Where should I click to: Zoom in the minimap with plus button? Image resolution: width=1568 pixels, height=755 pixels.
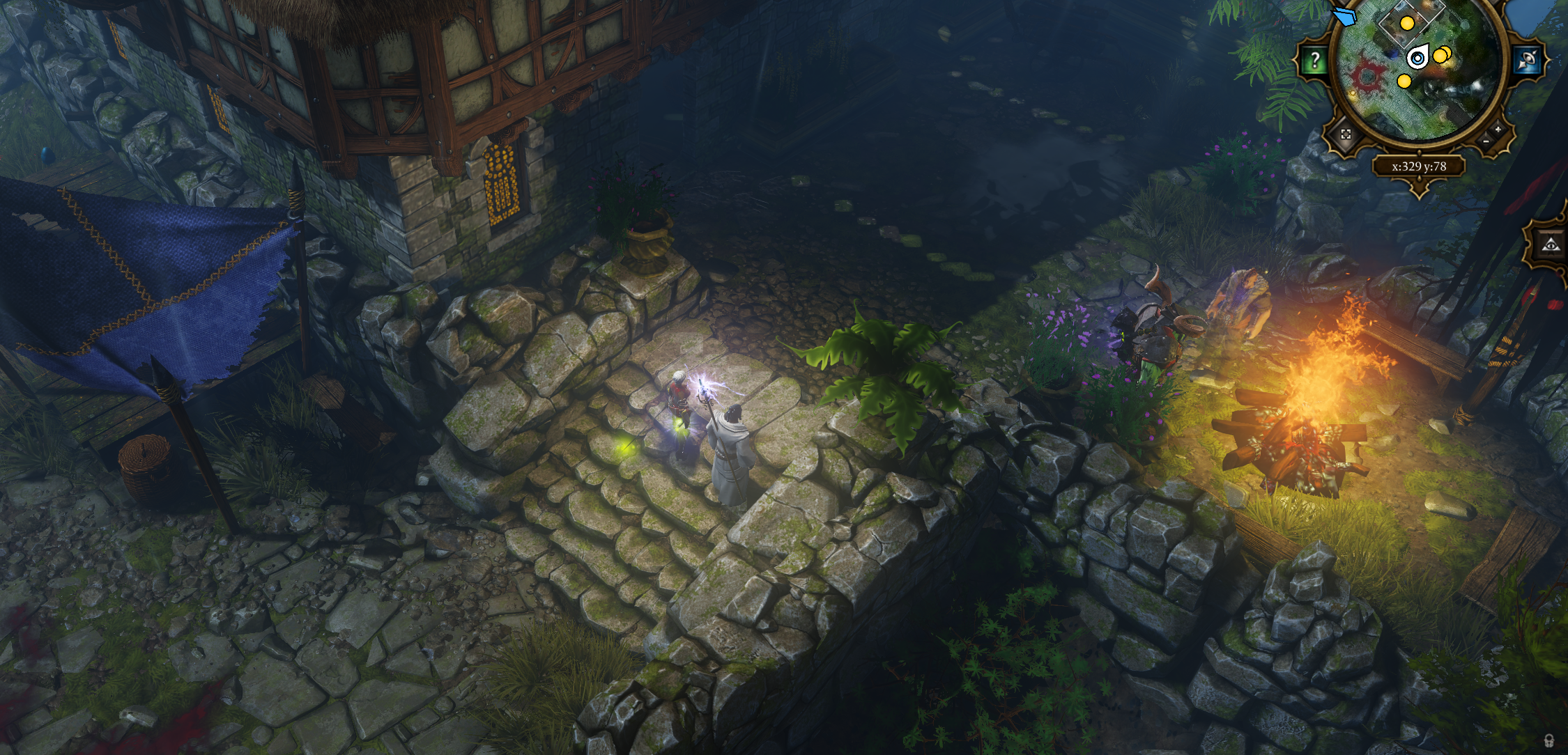click(x=1498, y=130)
